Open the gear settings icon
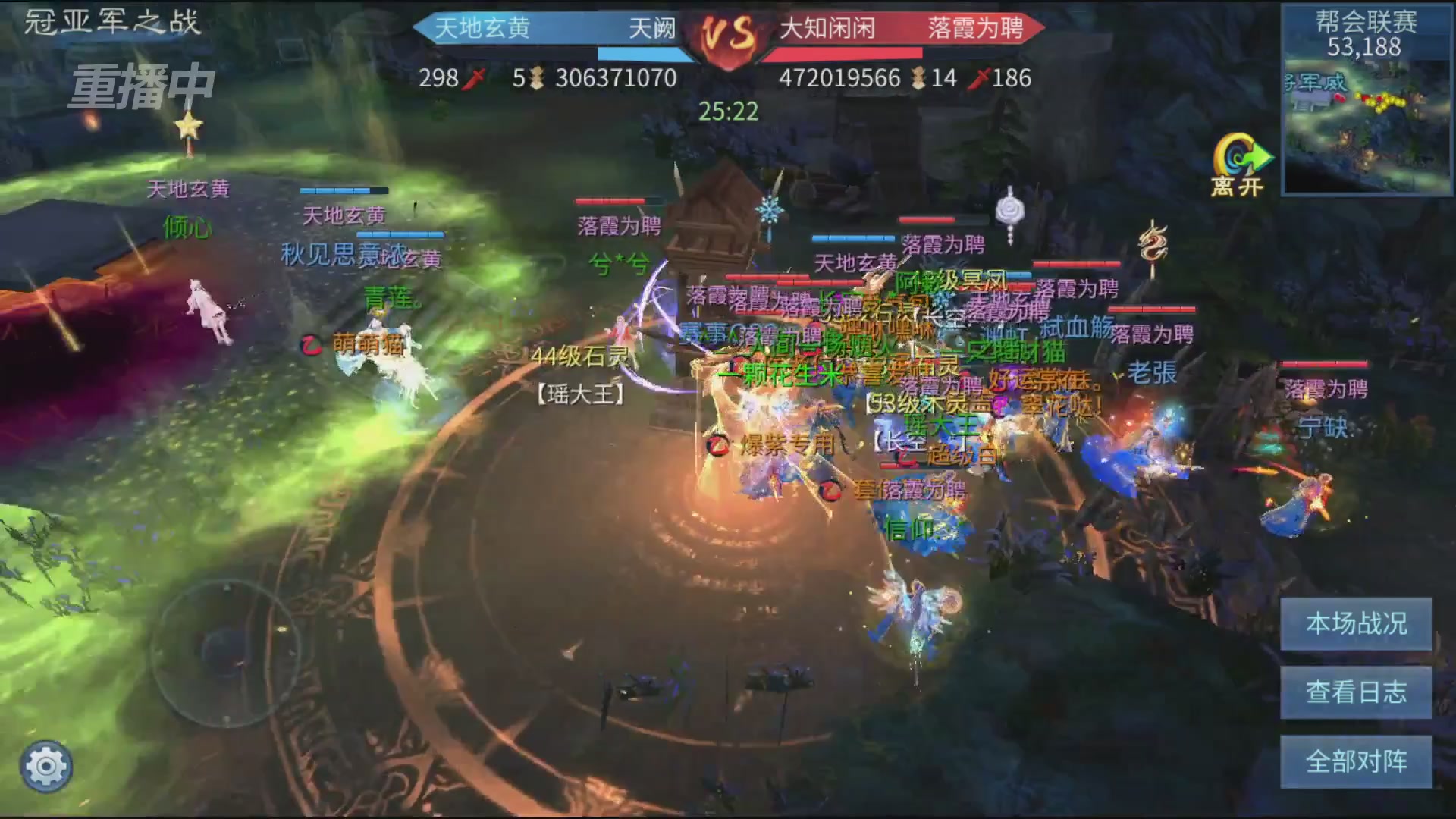The image size is (1456, 819). (x=46, y=767)
